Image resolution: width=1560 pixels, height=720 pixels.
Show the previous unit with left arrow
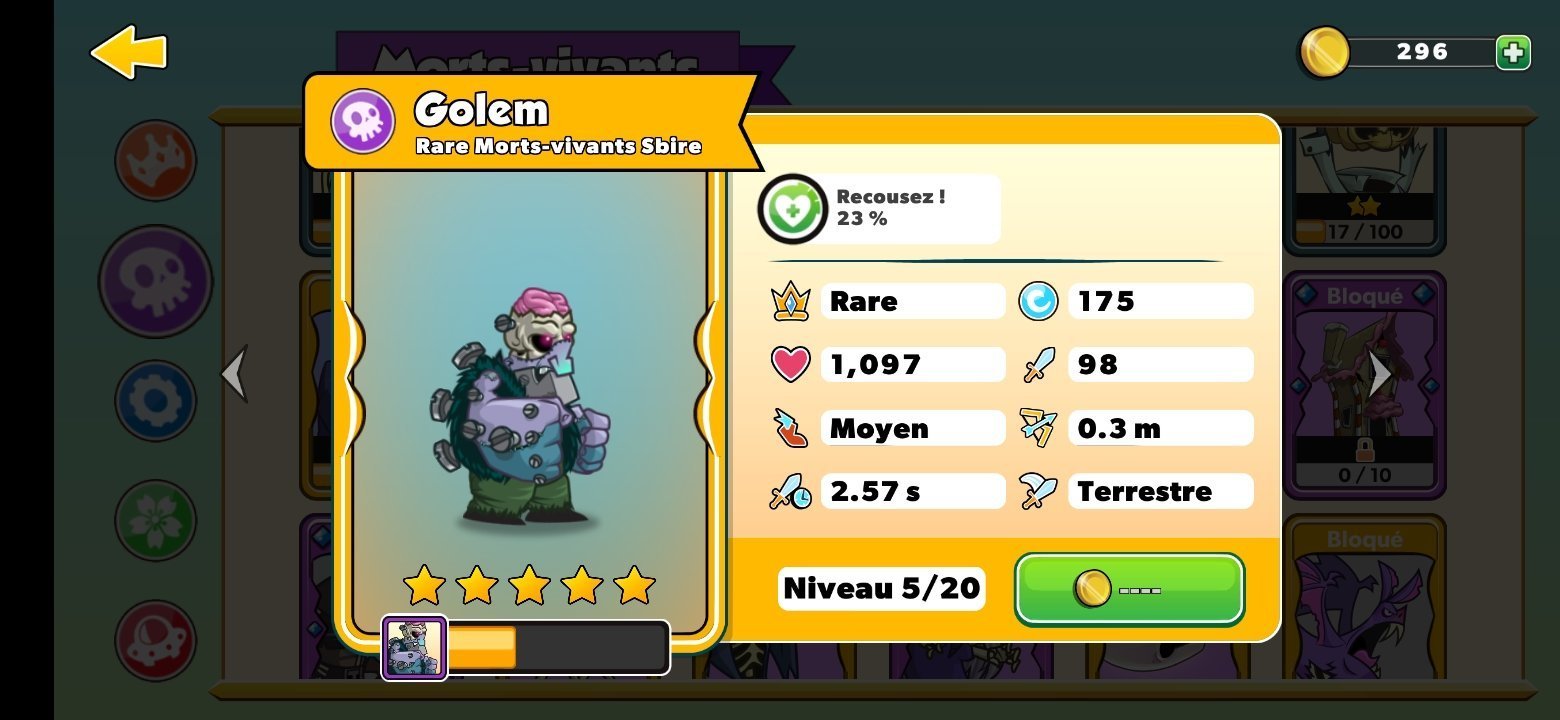pyautogui.click(x=234, y=374)
